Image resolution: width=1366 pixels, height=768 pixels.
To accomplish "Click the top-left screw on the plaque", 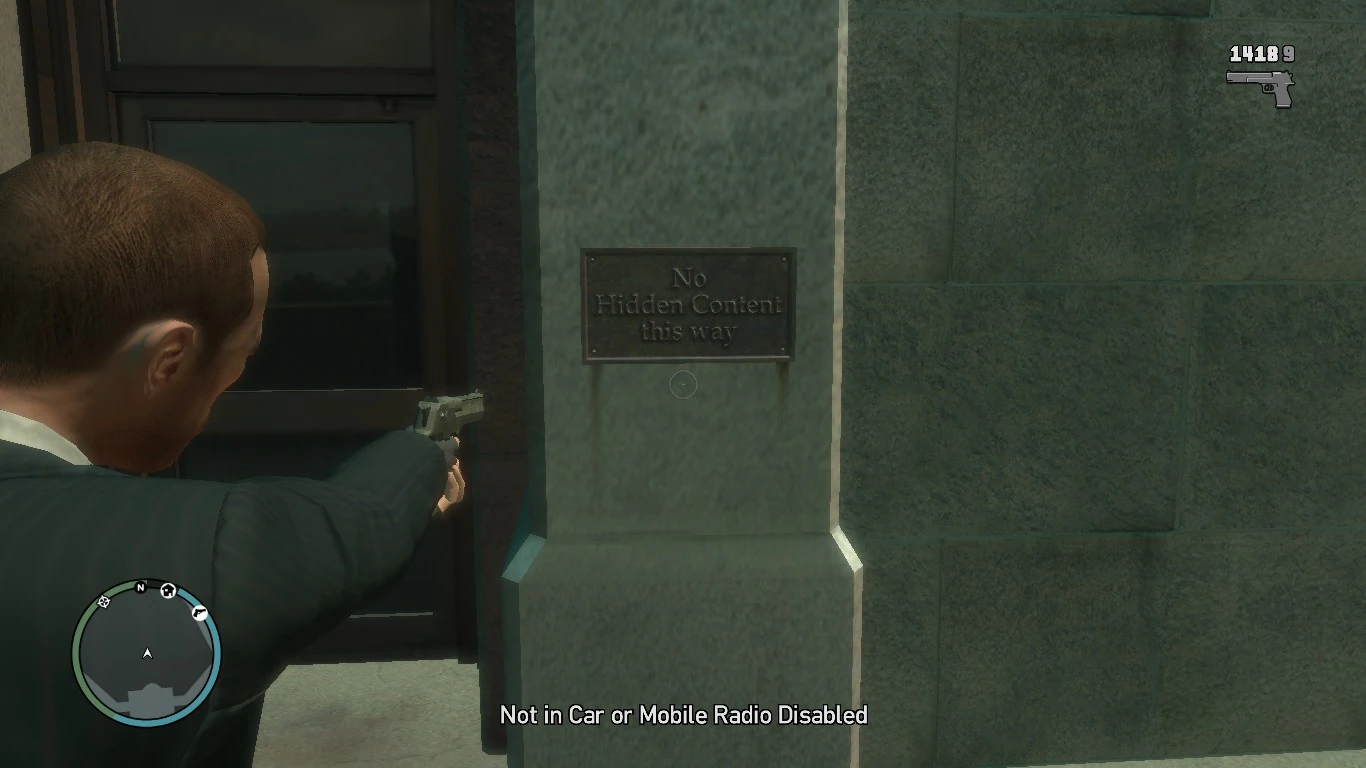I will pyautogui.click(x=592, y=260).
